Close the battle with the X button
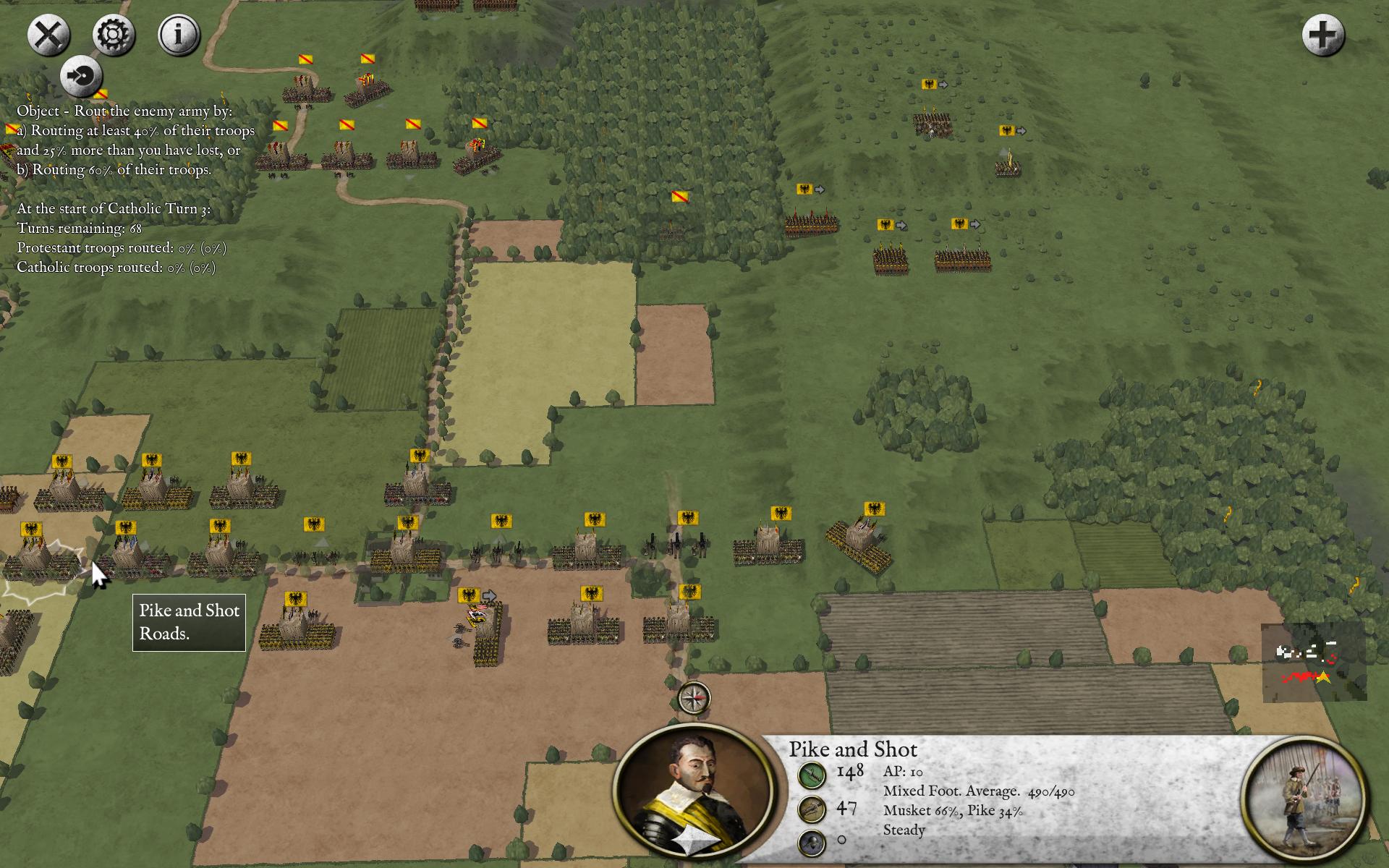This screenshot has width=1389, height=868. point(48,35)
